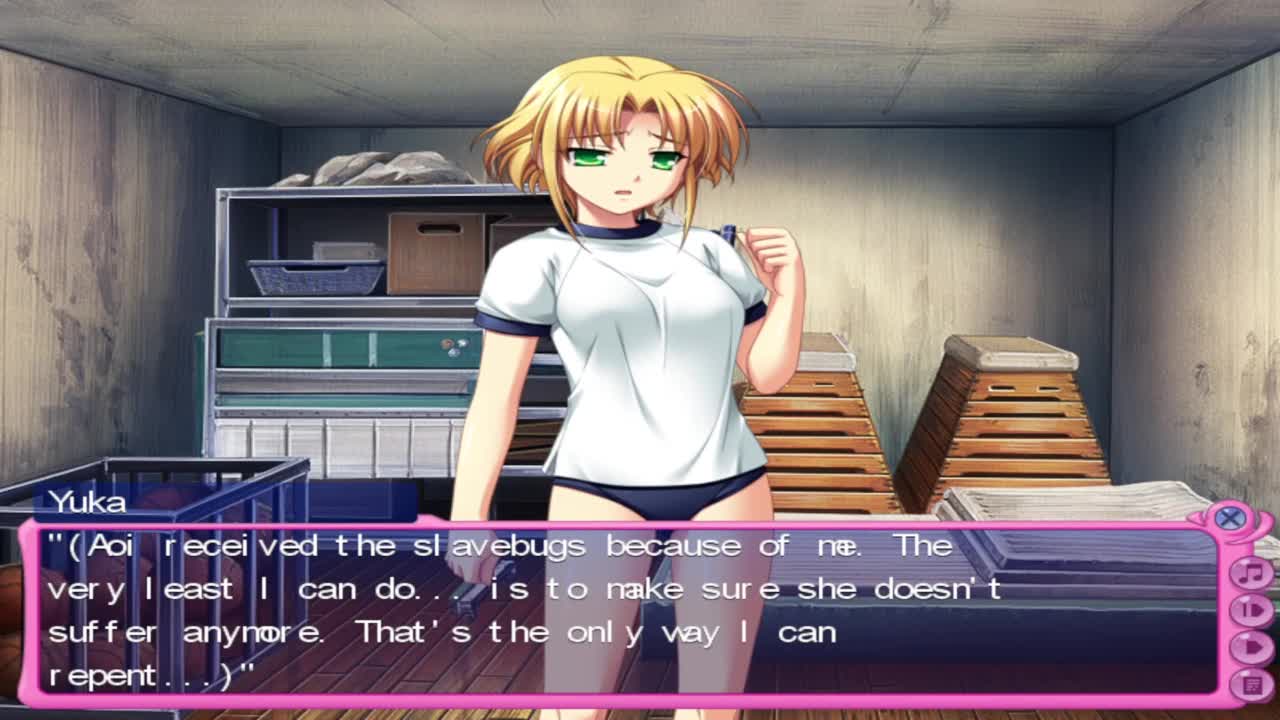
Task: Click the music note button
Action: tap(1250, 573)
